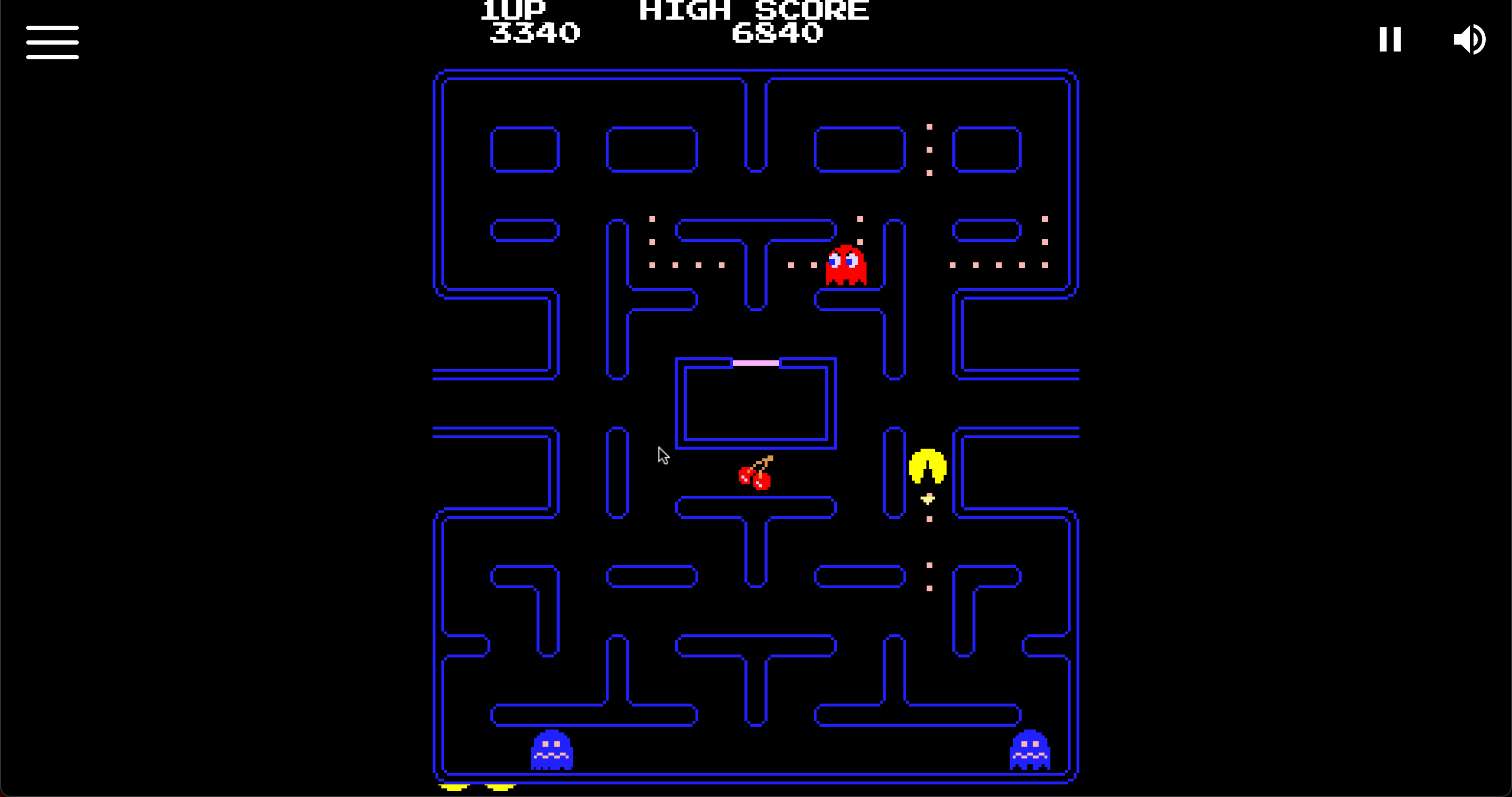Click the score value 3340

(533, 34)
